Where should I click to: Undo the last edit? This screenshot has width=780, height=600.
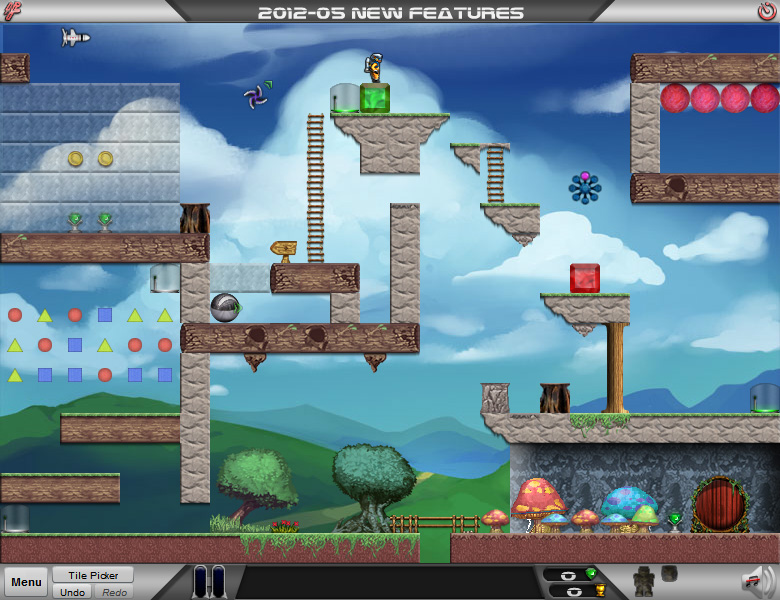72,592
